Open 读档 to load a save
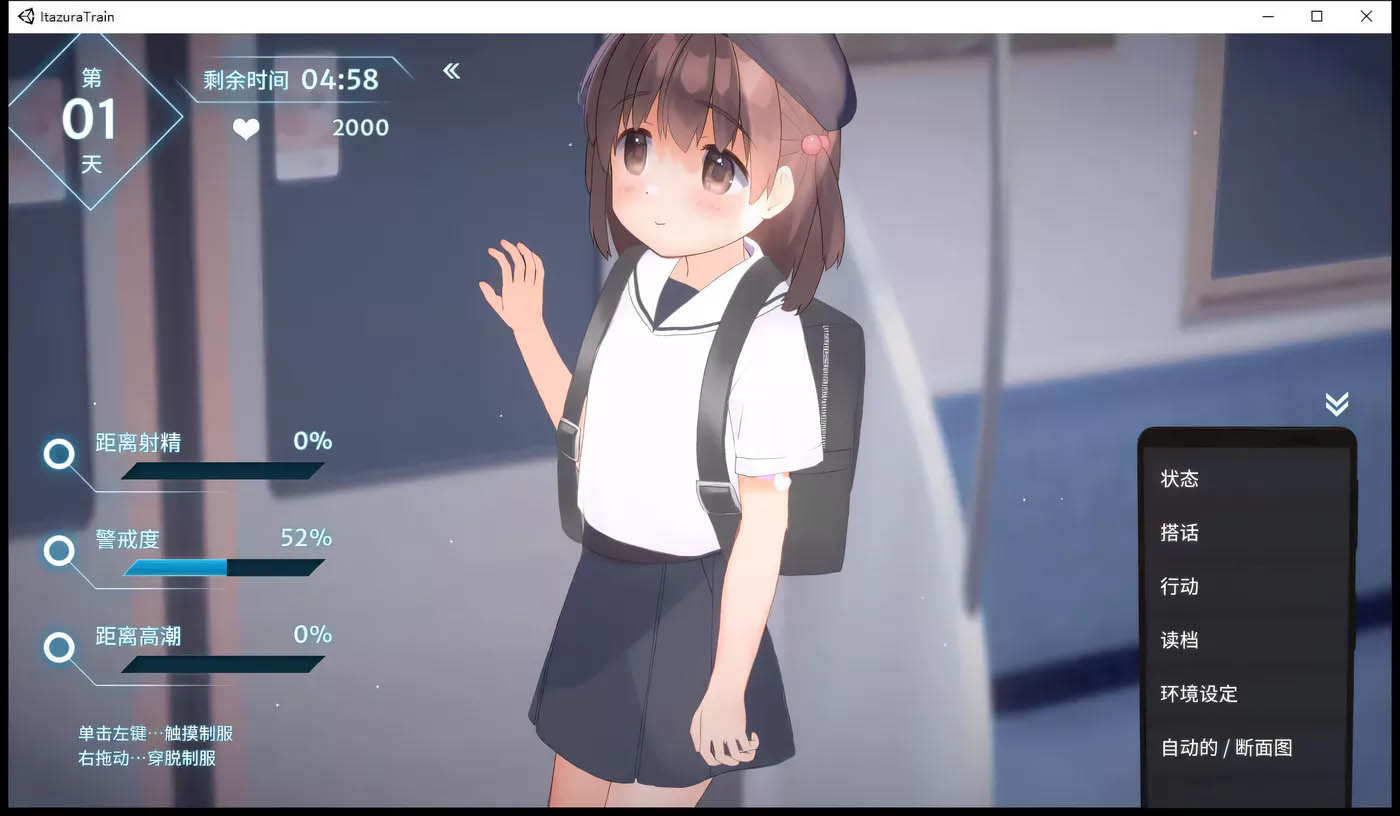 tap(1181, 641)
